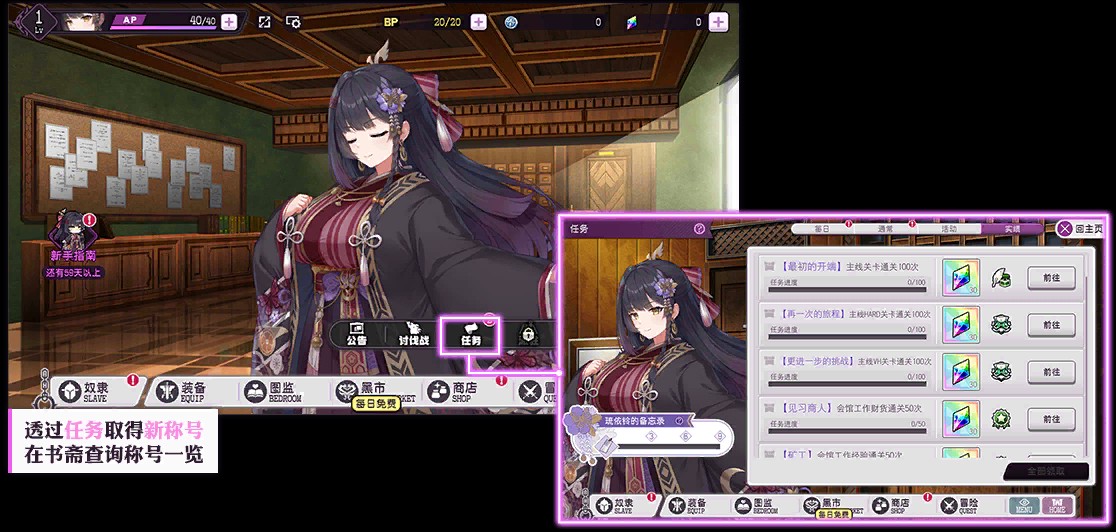Viewport: 1116px width, 532px height.
Task: Click 前往 for the 见习商人 task
Action: [1051, 418]
